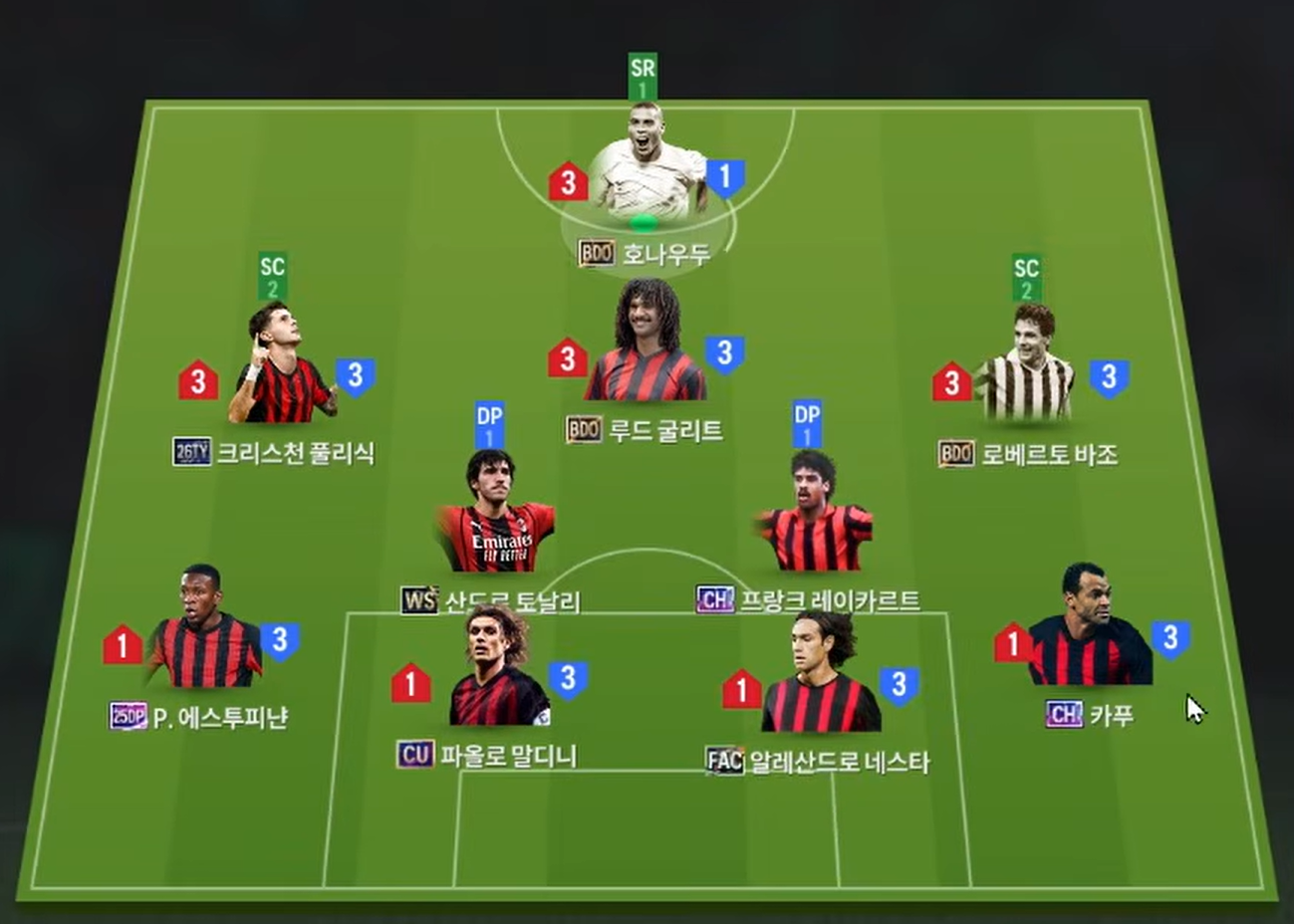Pick 로베르토 바조 on the right wing
This screenshot has width=1294, height=924.
1028,370
